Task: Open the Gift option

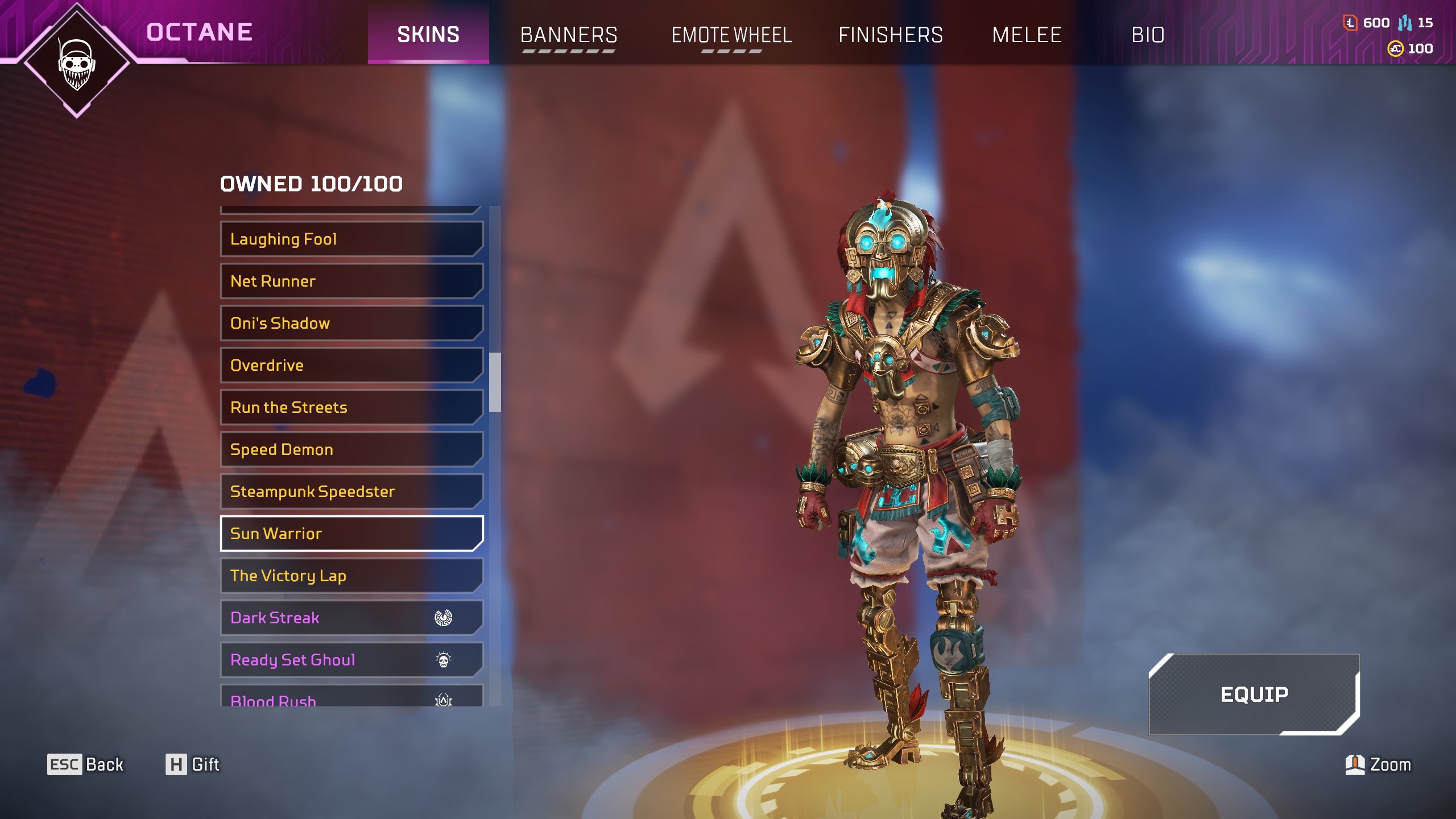Action: click(x=193, y=764)
